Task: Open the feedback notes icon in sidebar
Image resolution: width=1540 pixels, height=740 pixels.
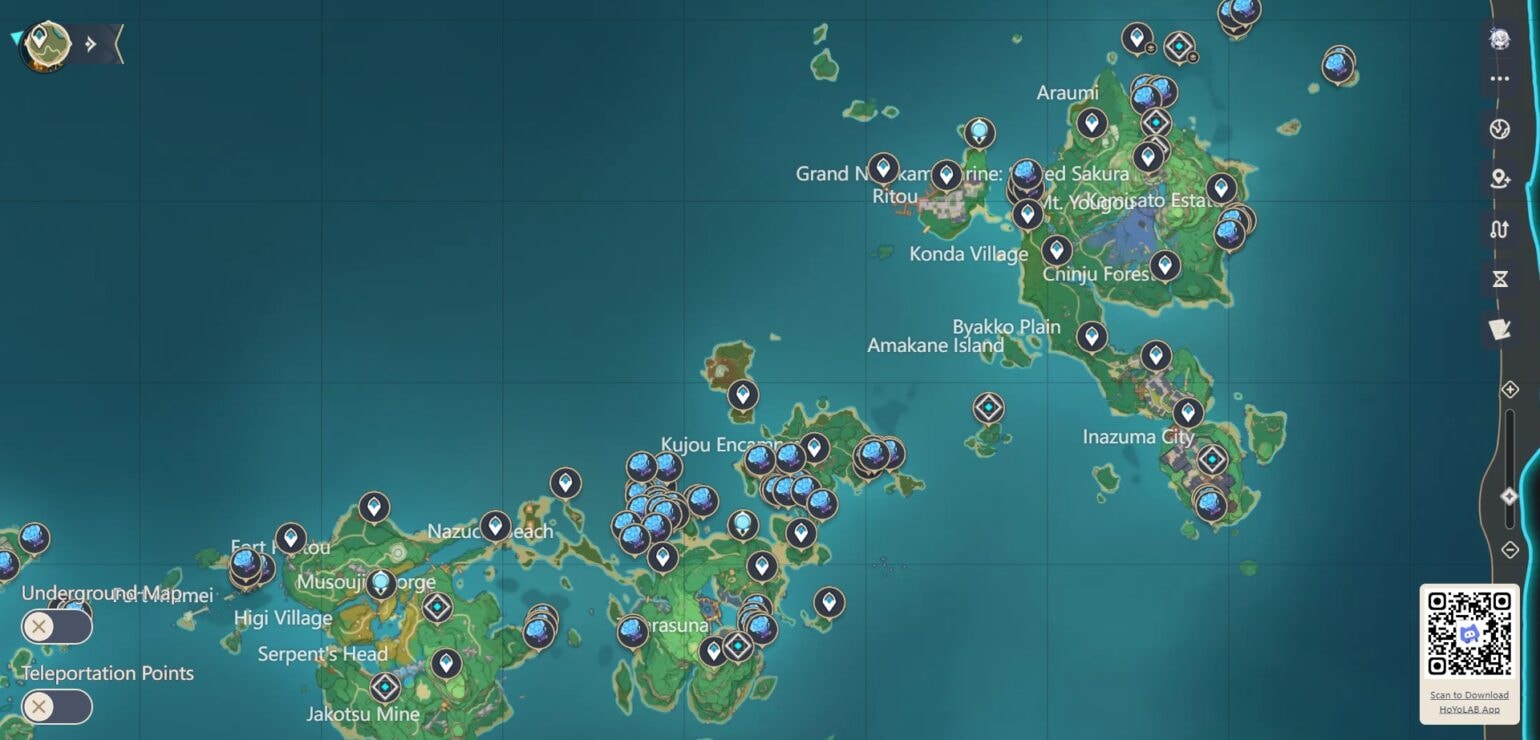Action: [x=1500, y=328]
